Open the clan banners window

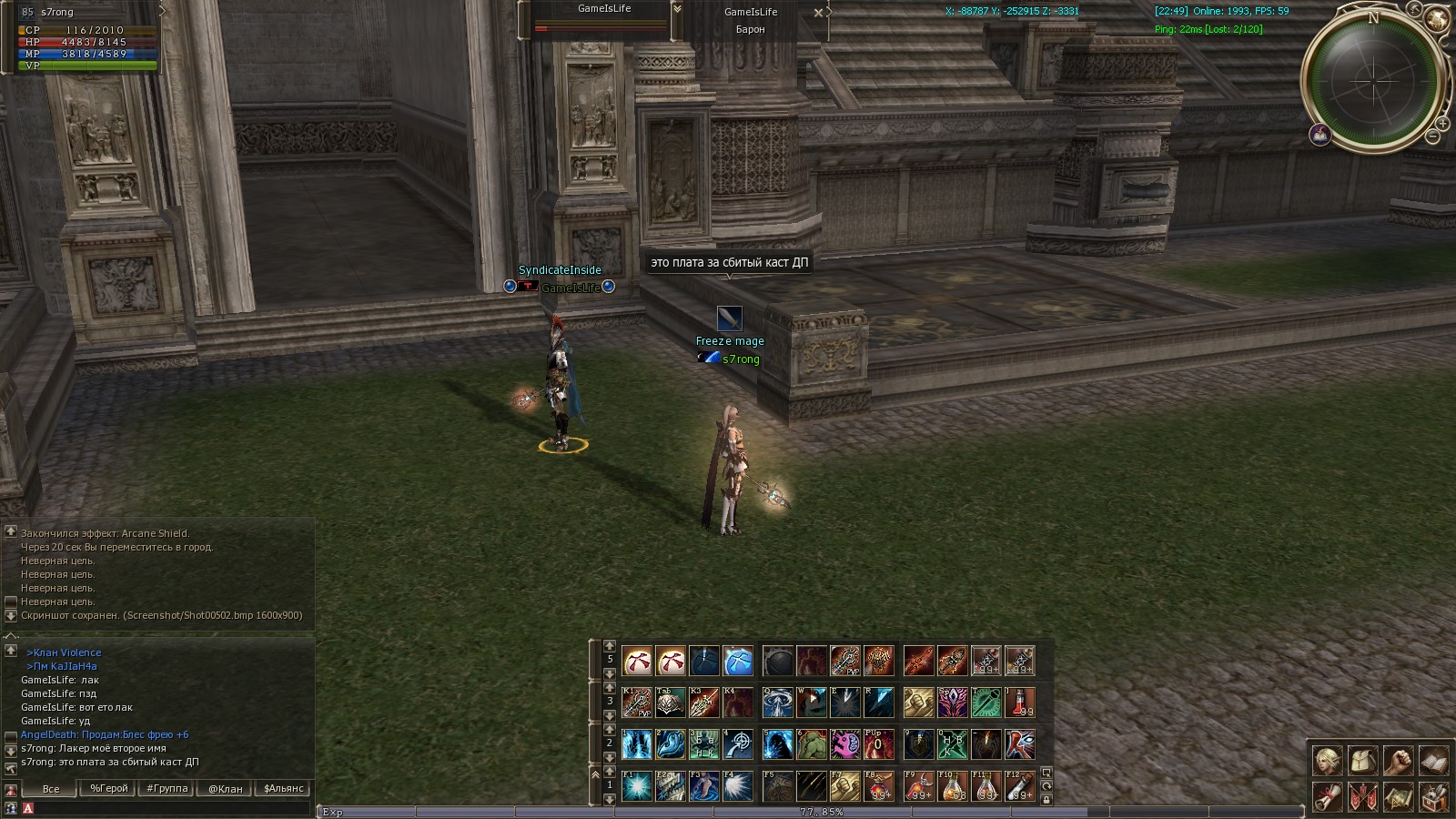click(1363, 797)
